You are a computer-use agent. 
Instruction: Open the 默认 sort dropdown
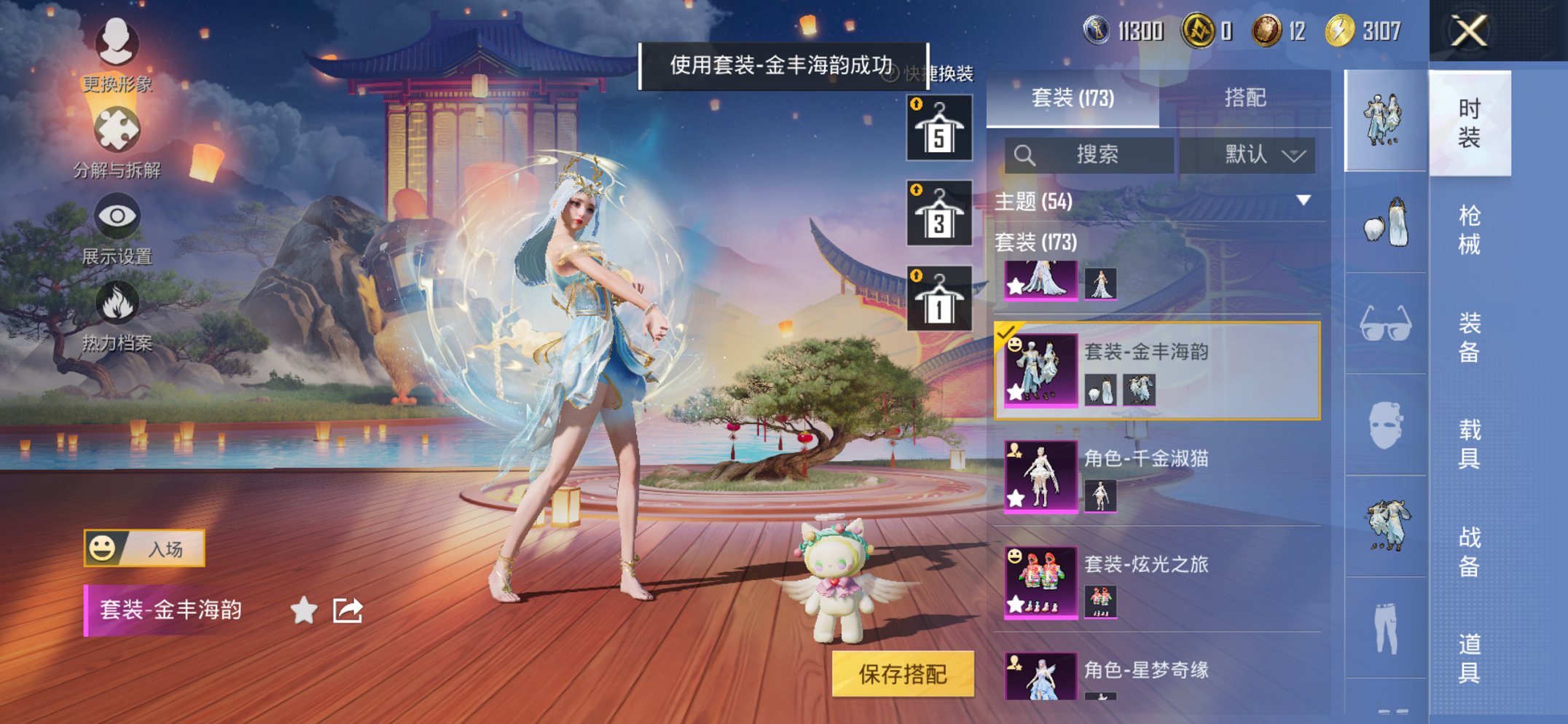pos(1247,154)
